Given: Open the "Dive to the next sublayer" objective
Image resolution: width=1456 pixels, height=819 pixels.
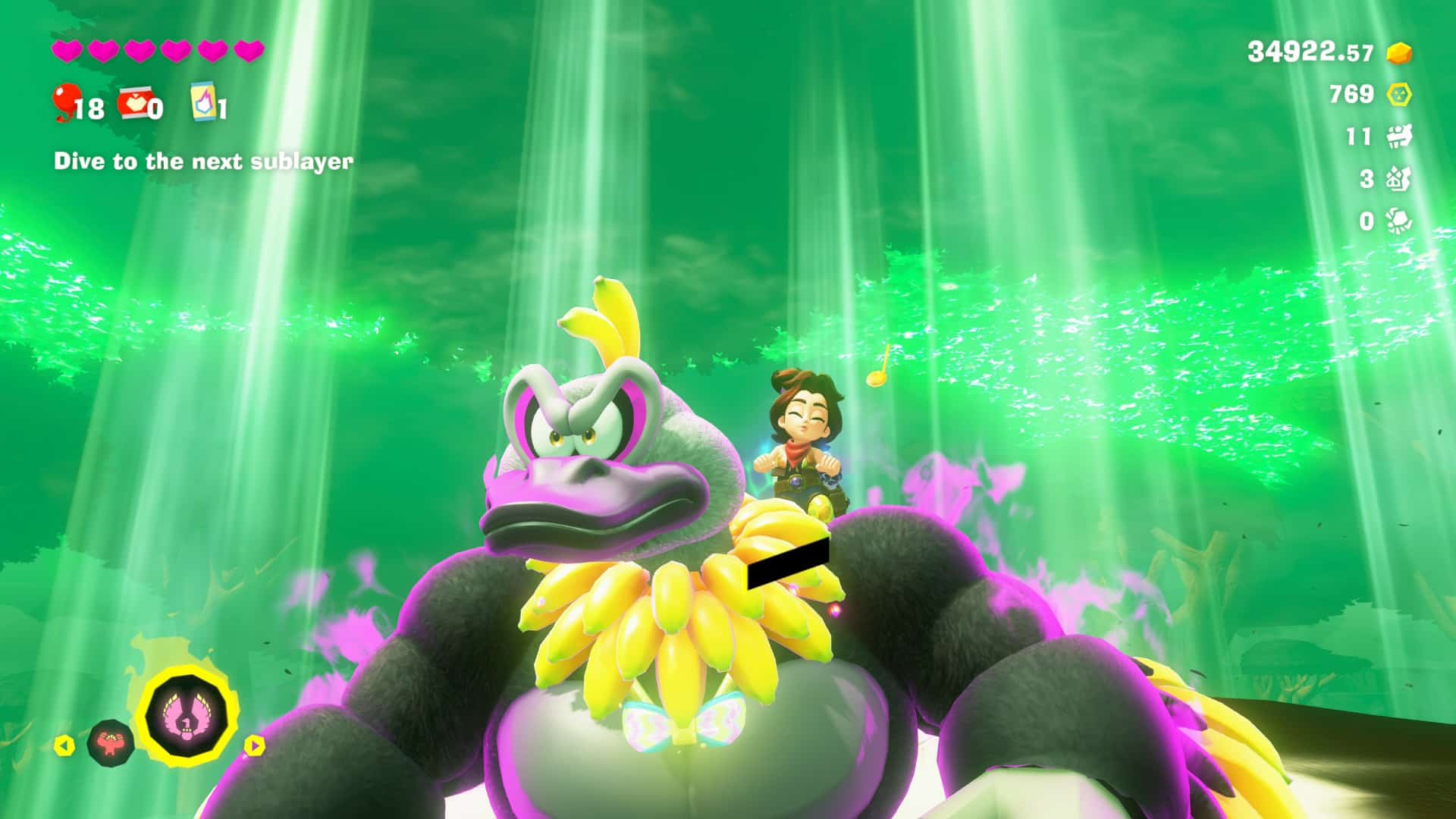Looking at the screenshot, I should 203,162.
